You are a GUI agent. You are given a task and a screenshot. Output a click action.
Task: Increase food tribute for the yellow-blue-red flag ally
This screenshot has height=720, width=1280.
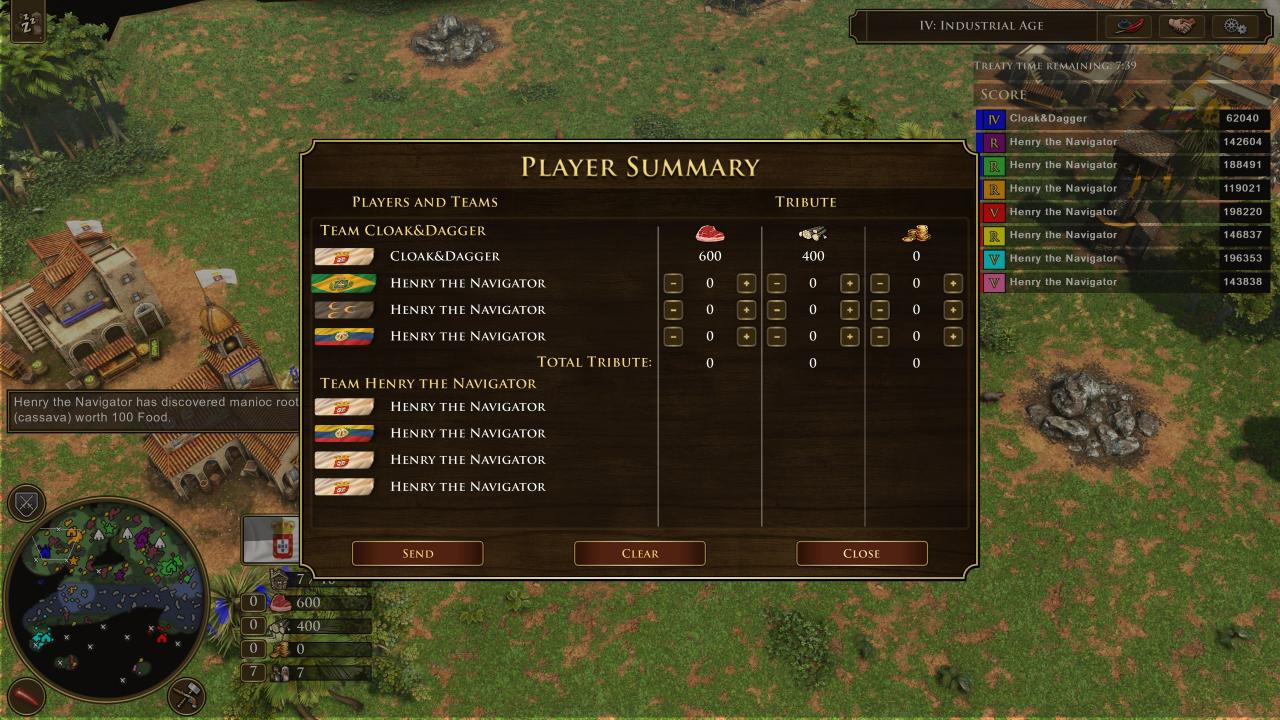[x=746, y=336]
